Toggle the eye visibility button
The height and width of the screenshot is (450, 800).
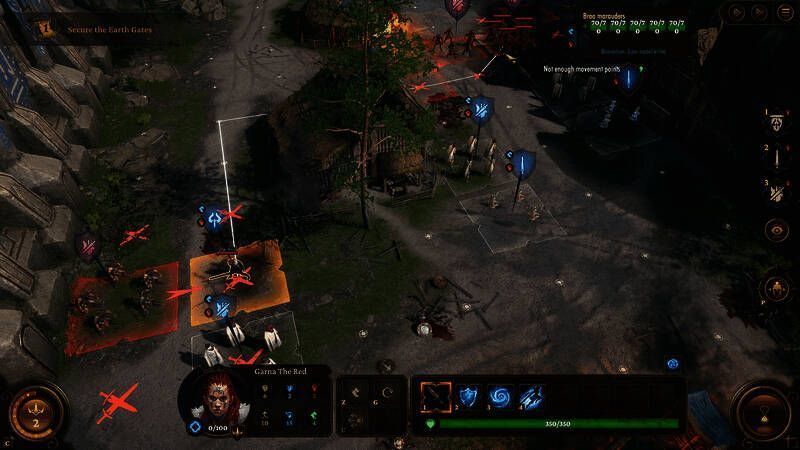pyautogui.click(x=777, y=230)
